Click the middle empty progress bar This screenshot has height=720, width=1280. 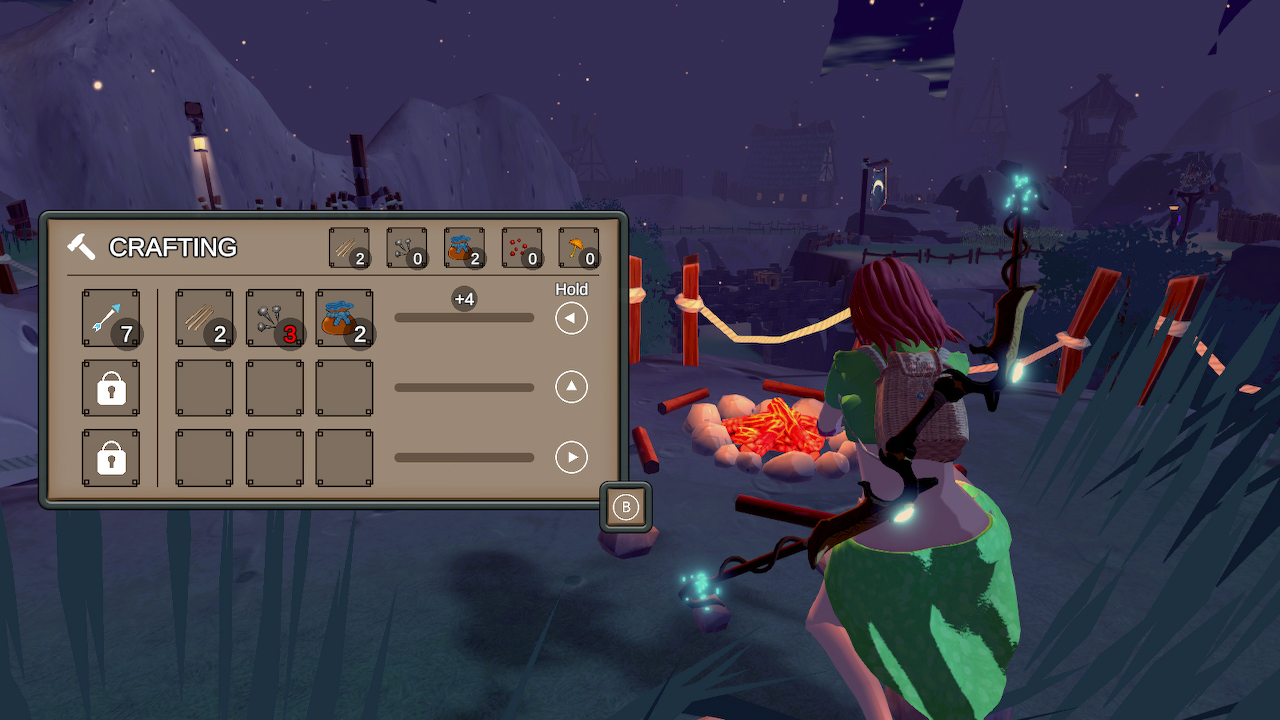pyautogui.click(x=464, y=387)
